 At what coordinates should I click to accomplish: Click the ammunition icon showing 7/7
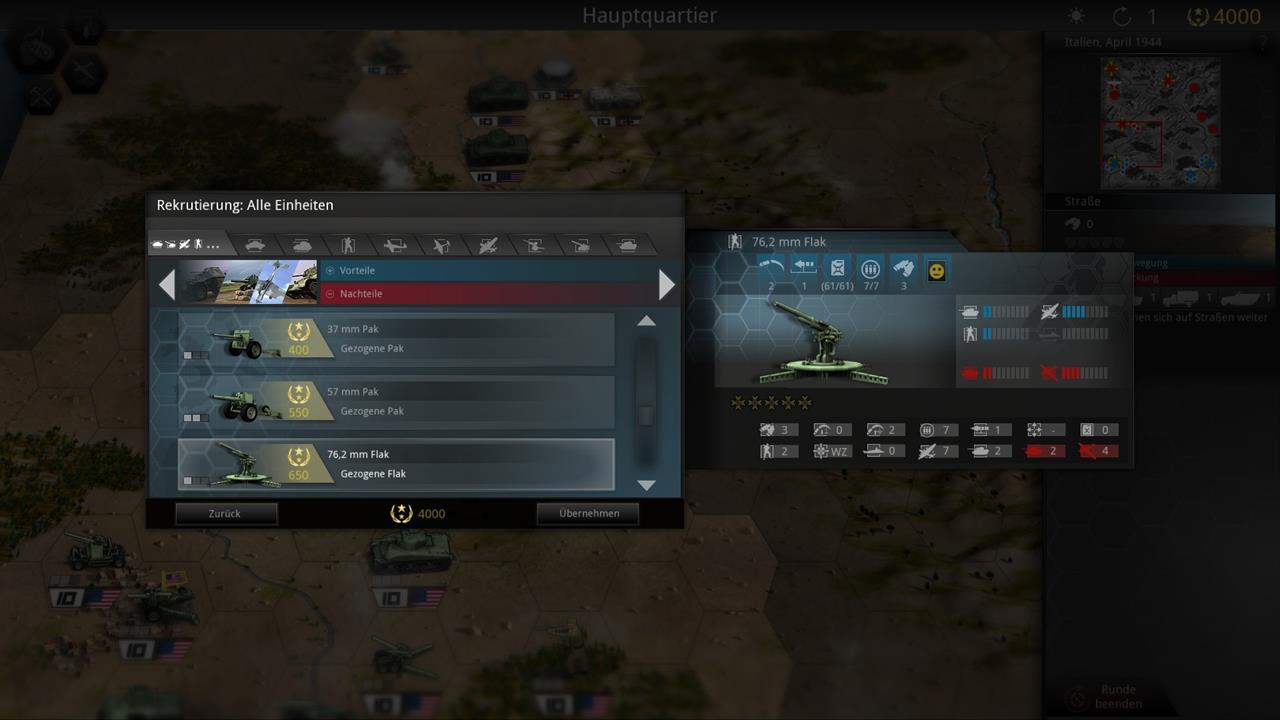point(870,267)
